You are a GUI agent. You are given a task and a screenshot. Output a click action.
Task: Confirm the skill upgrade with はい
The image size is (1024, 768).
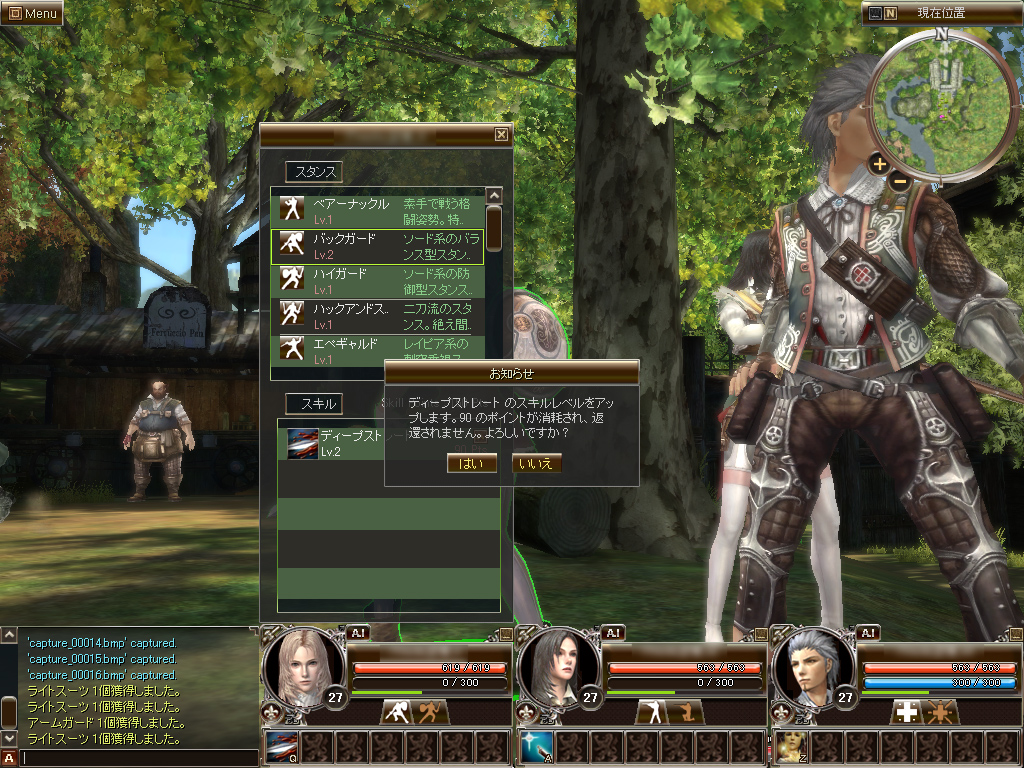[x=473, y=463]
